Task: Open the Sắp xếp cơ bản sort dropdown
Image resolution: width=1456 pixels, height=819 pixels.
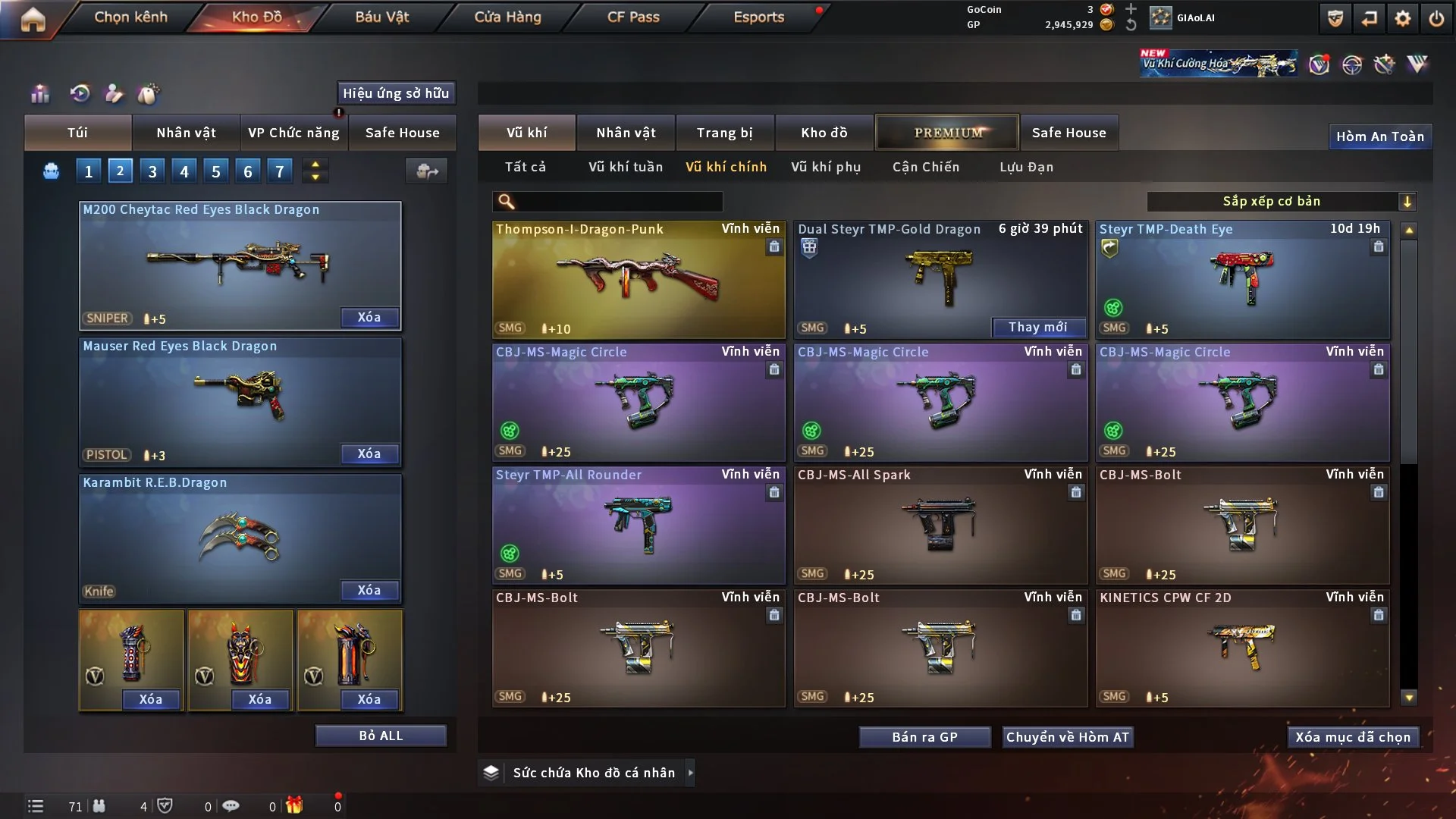Action: 1281,202
